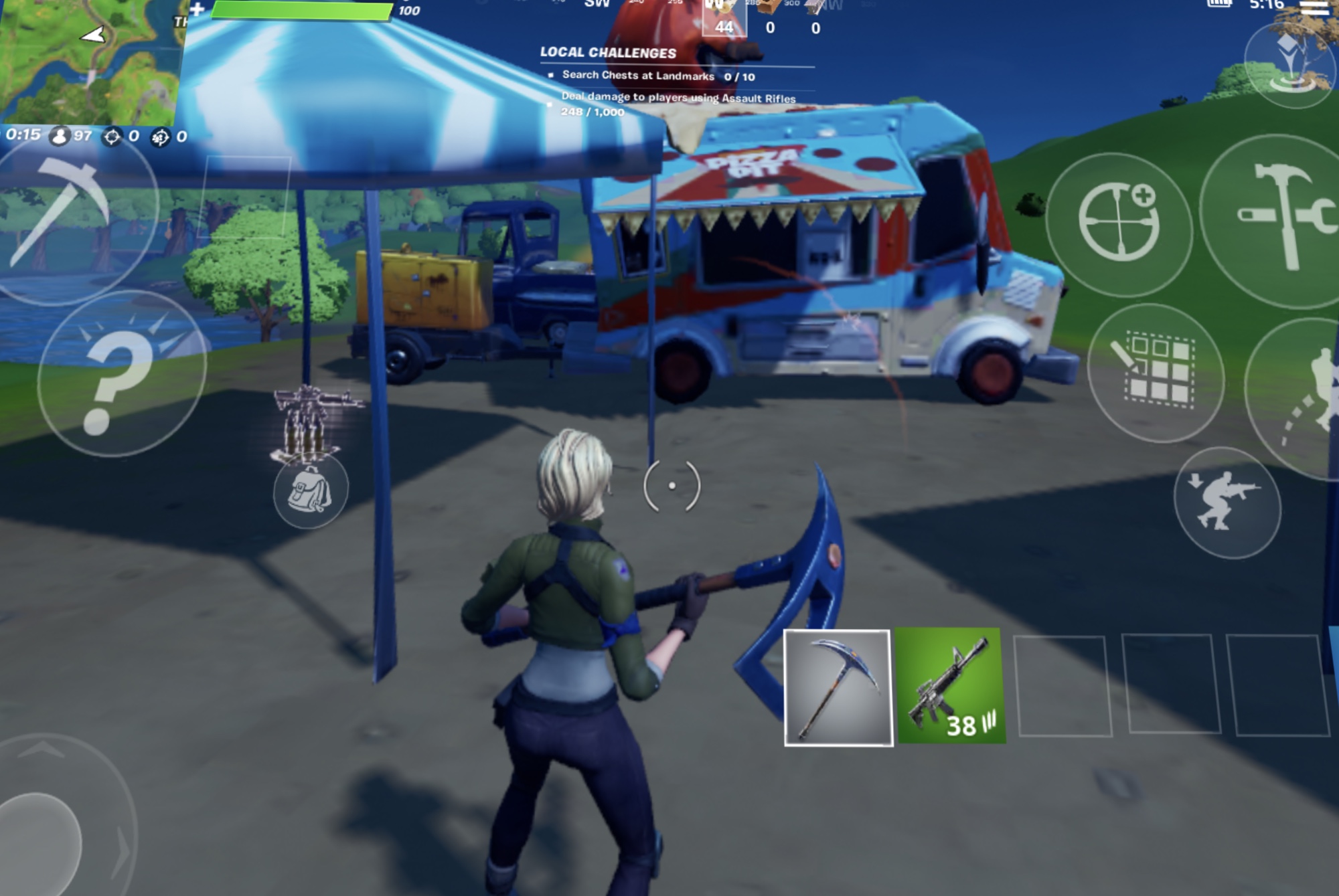1339x896 pixels.
Task: Open the Local Challenges tracker
Action: click(x=608, y=52)
